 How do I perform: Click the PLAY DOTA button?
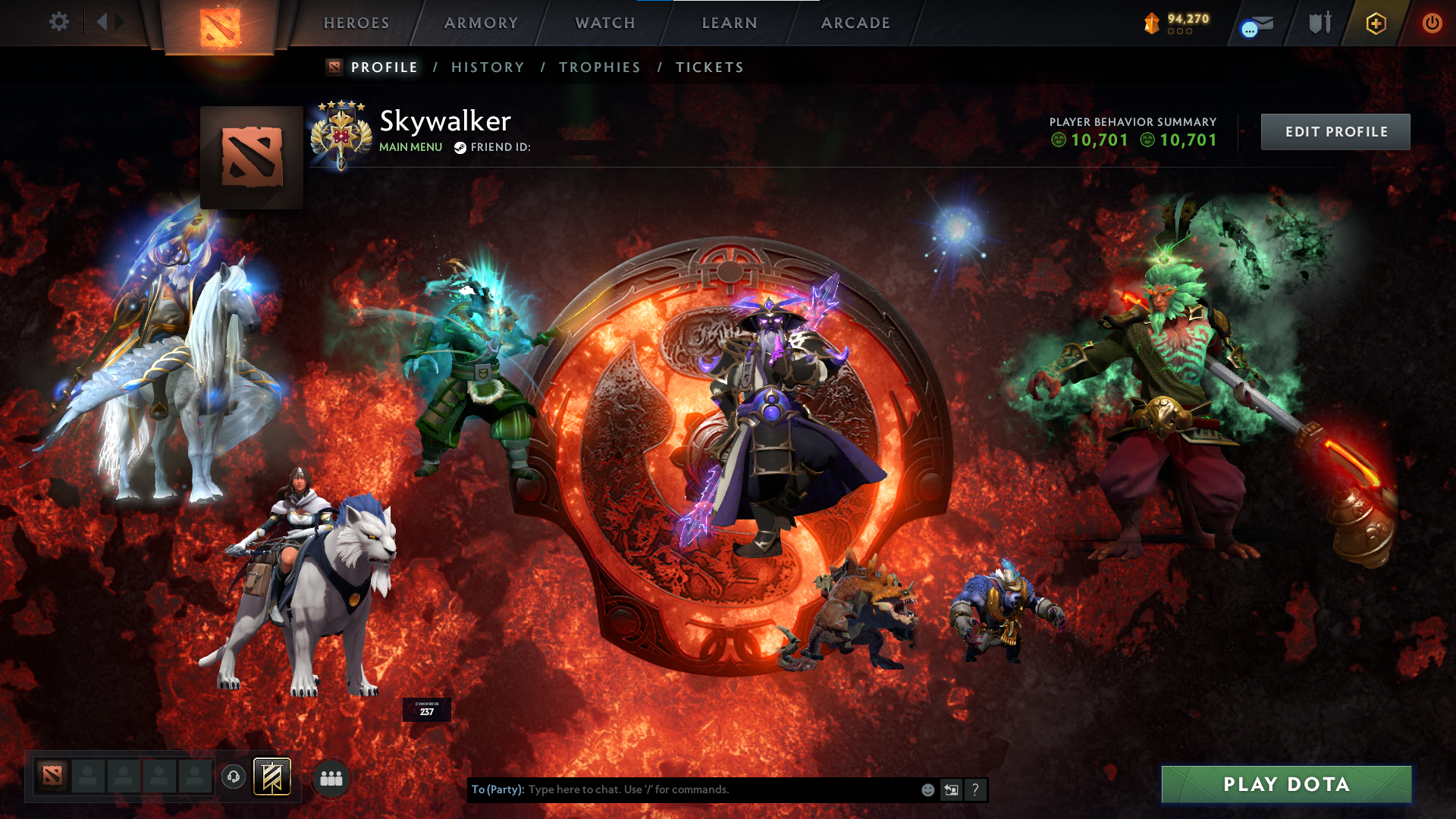[1285, 785]
